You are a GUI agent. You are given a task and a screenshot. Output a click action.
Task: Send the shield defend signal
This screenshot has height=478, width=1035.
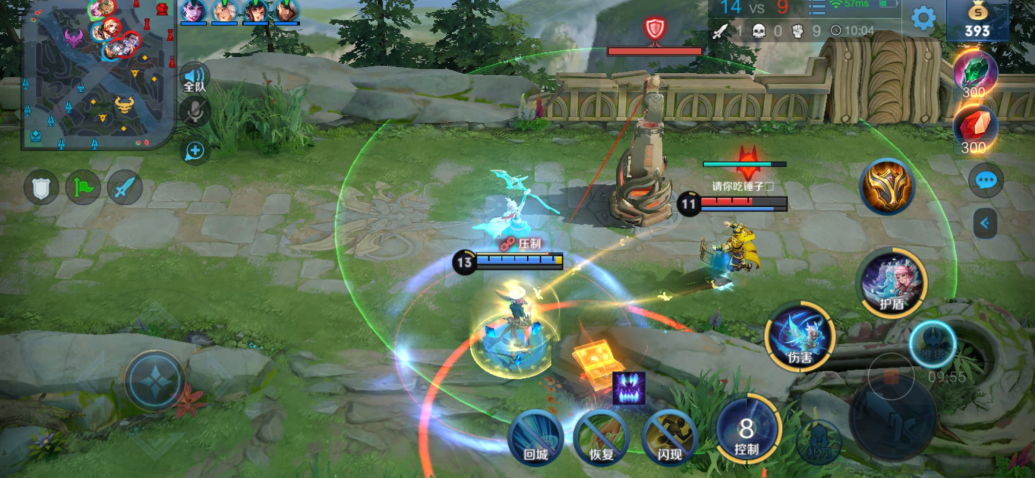tap(41, 187)
